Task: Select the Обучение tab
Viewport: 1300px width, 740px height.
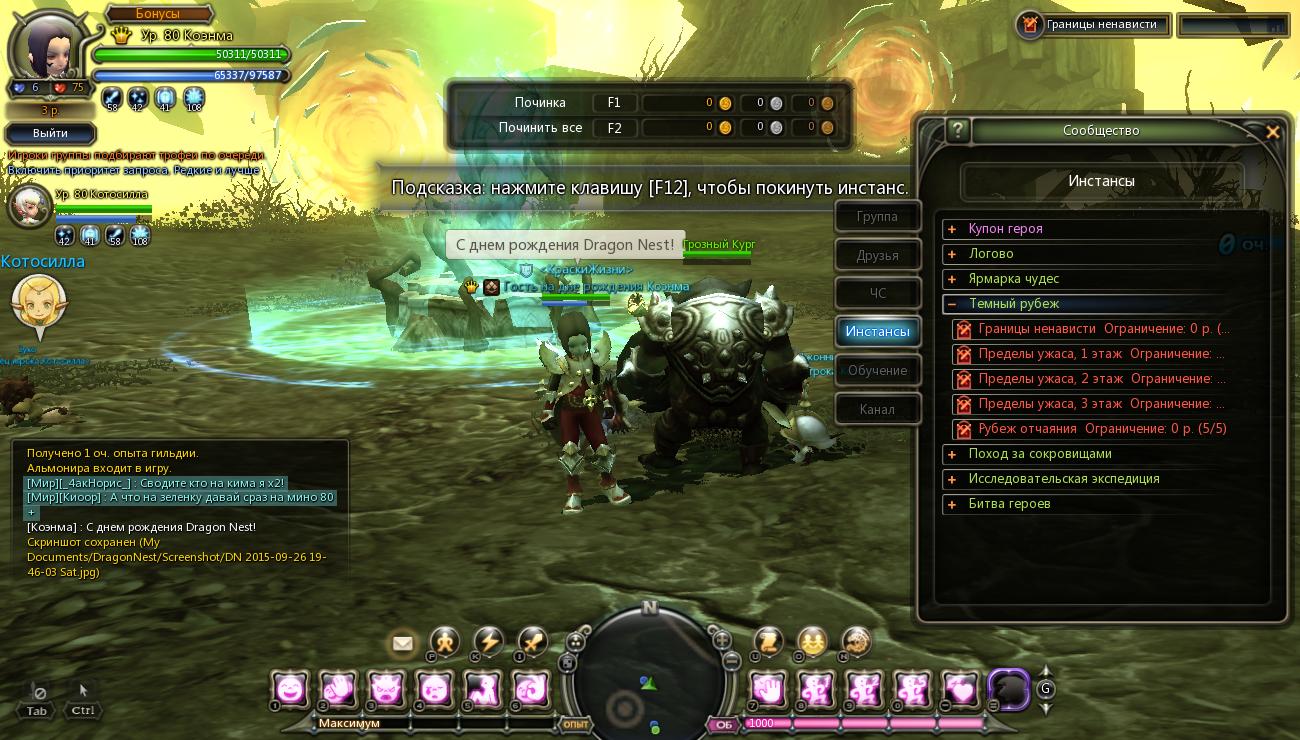Action: point(877,370)
